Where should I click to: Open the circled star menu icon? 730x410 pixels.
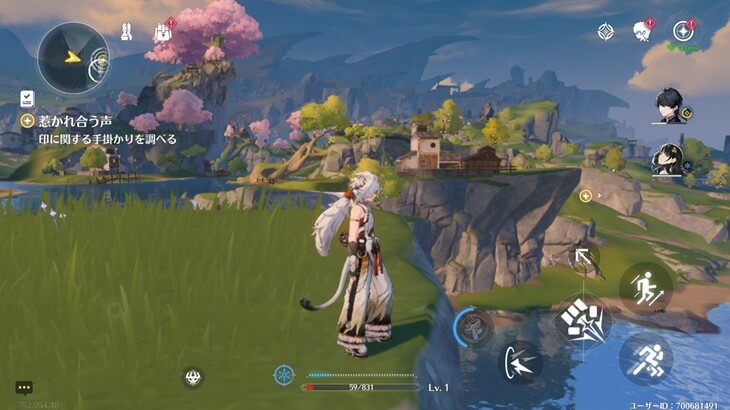point(684,31)
